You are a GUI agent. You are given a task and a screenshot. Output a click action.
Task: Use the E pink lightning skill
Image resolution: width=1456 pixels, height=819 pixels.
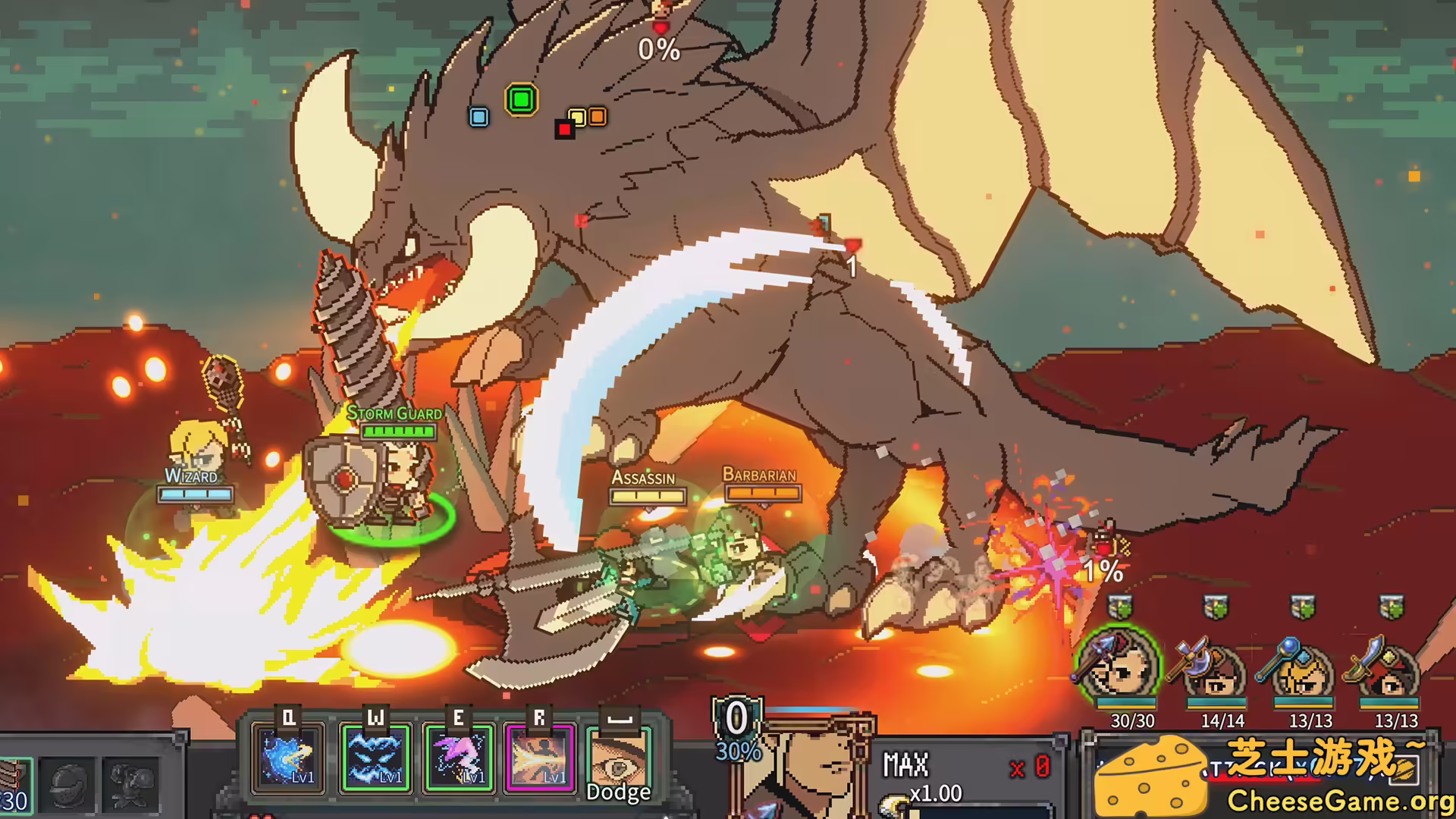[458, 758]
